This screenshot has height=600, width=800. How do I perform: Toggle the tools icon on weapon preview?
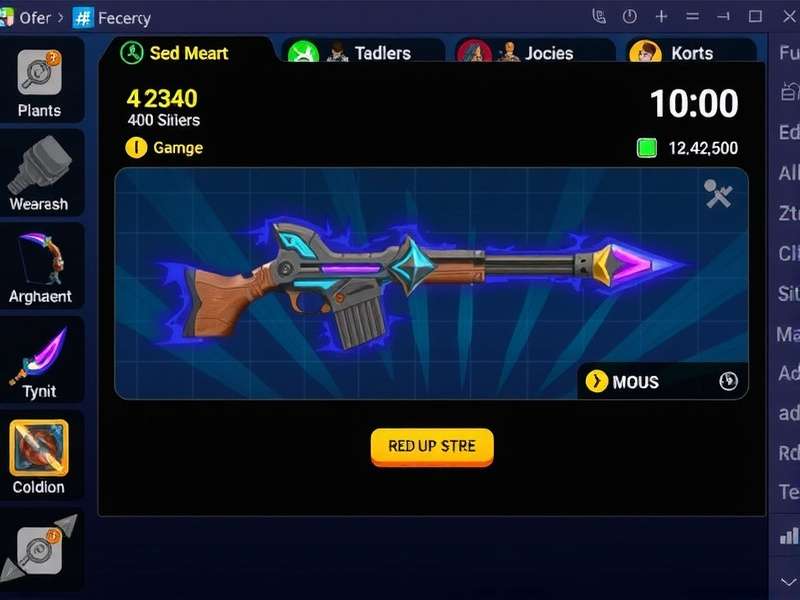[718, 194]
